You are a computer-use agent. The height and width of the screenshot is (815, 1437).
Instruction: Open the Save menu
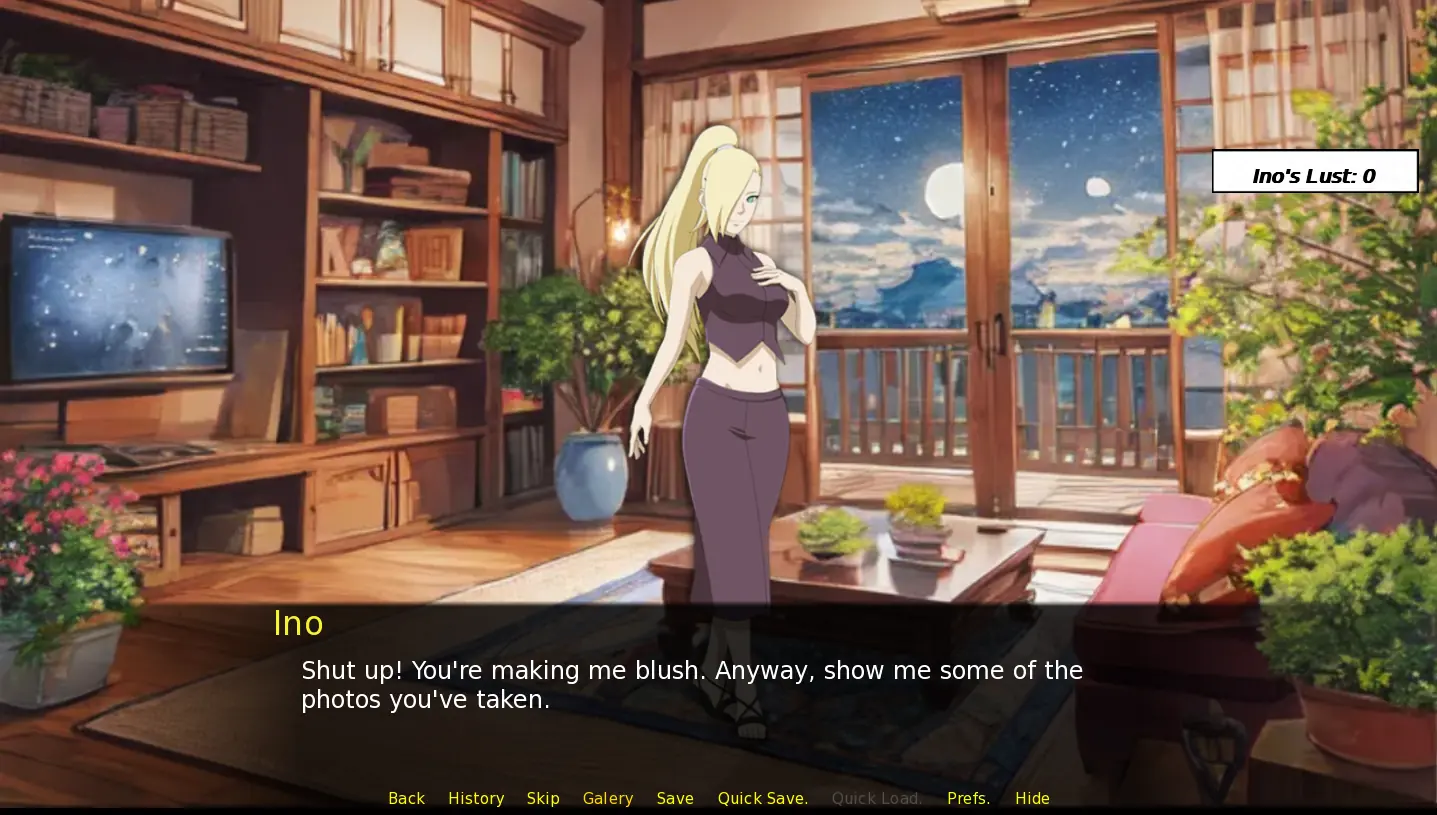(x=675, y=798)
